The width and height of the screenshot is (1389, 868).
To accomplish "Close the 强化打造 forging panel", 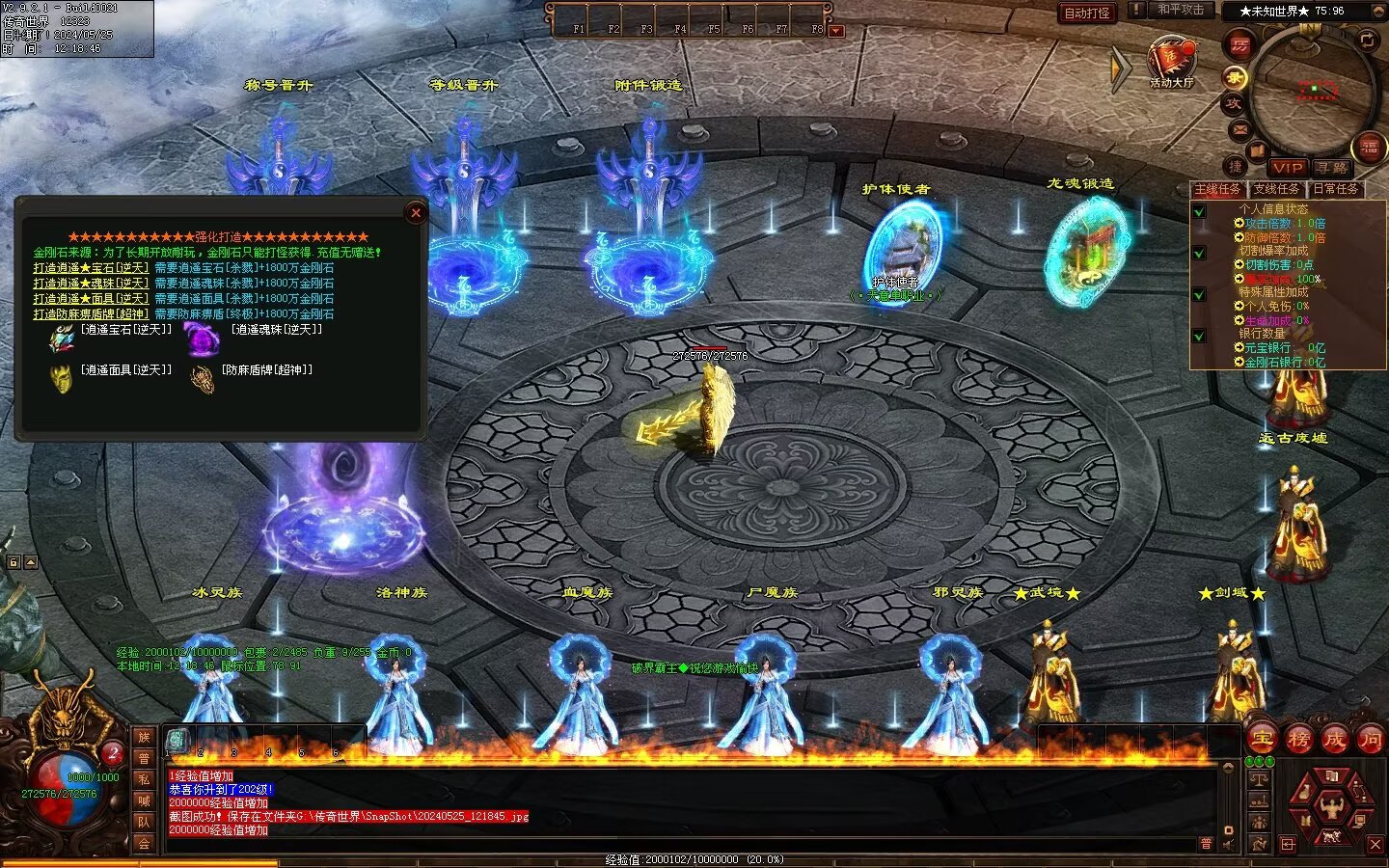I will (416, 212).
